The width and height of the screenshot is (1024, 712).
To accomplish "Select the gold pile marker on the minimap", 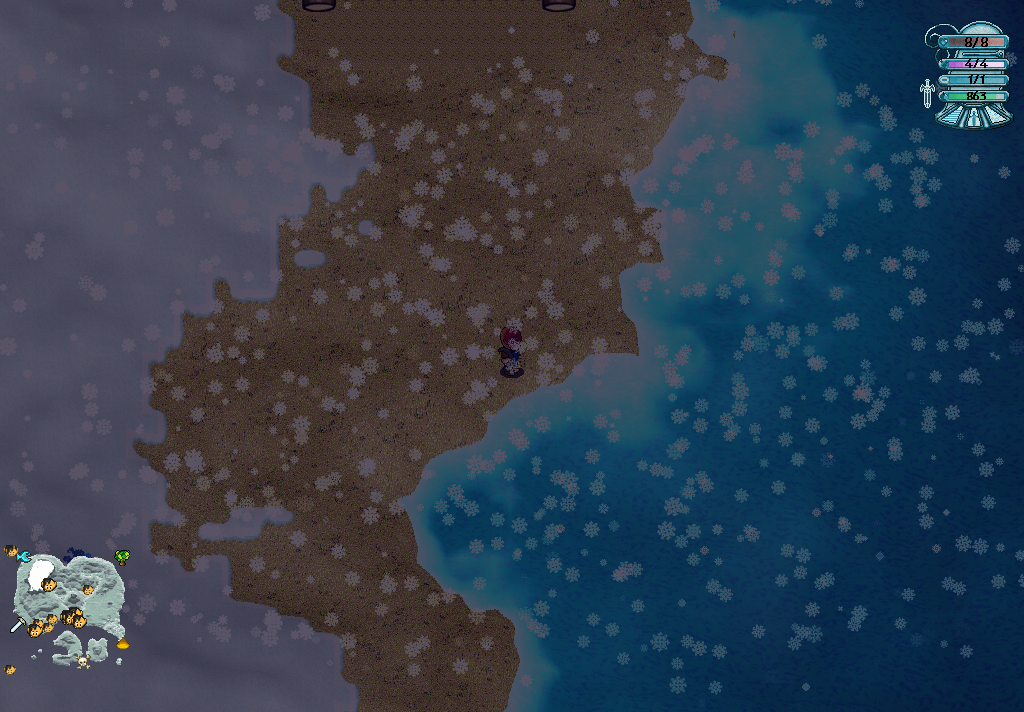I will click(x=123, y=645).
